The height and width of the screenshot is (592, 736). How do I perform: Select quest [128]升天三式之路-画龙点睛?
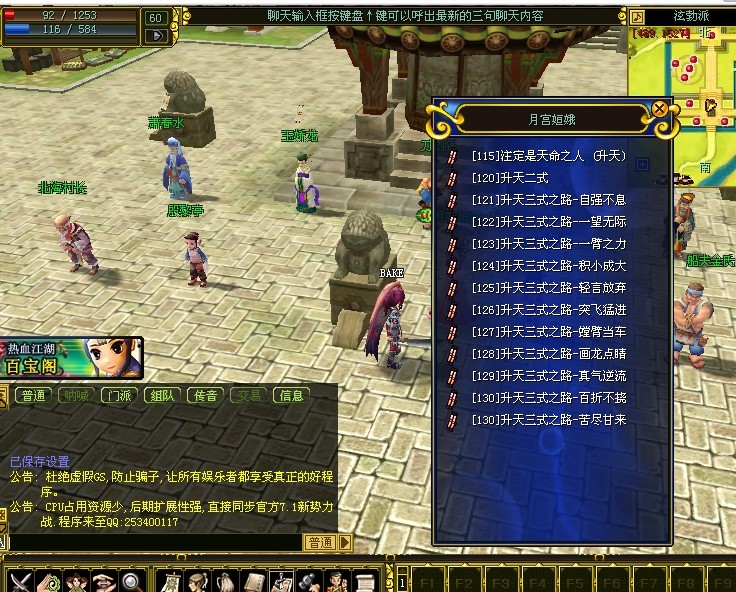pos(548,354)
